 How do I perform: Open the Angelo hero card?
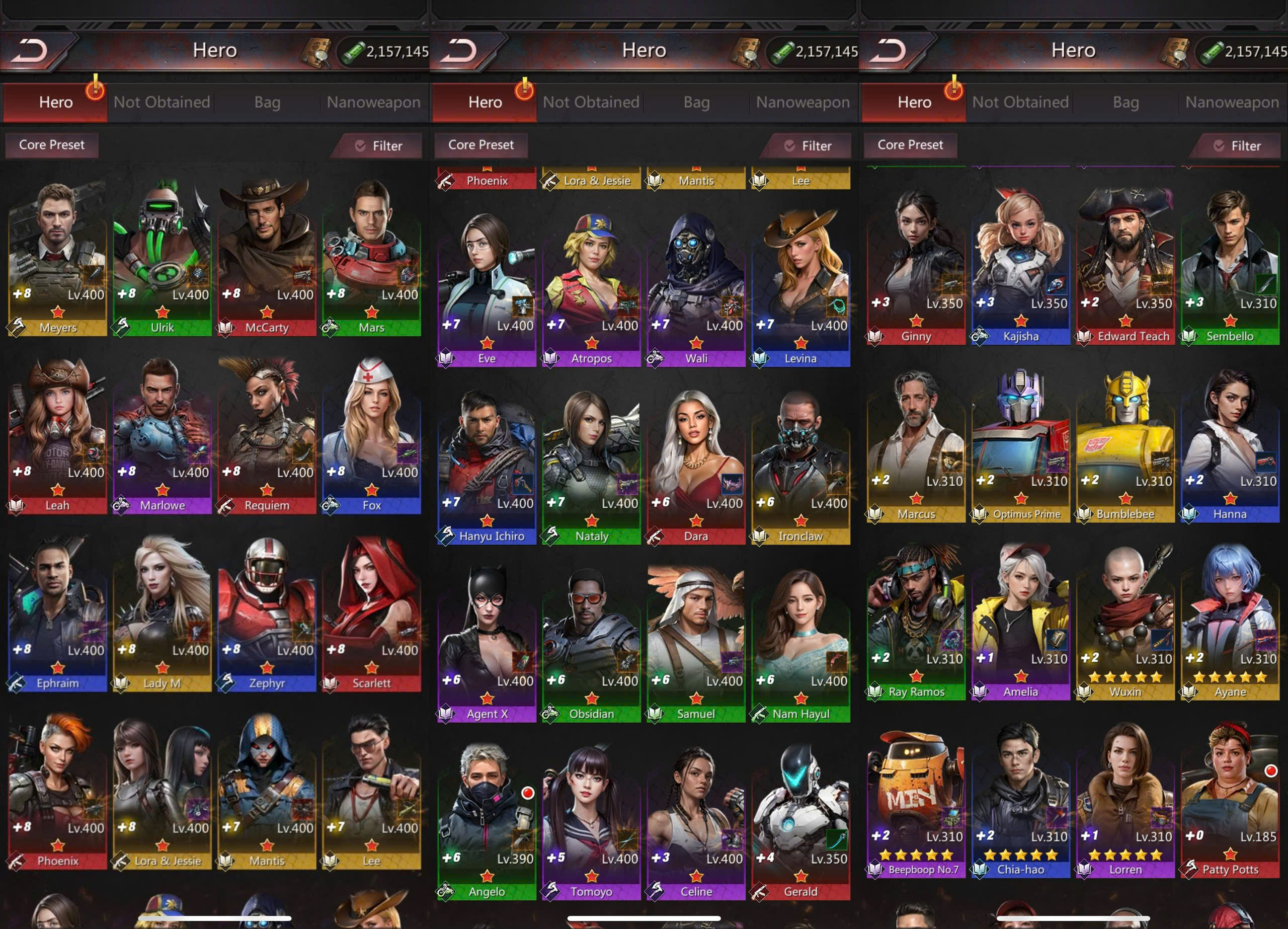(x=487, y=820)
